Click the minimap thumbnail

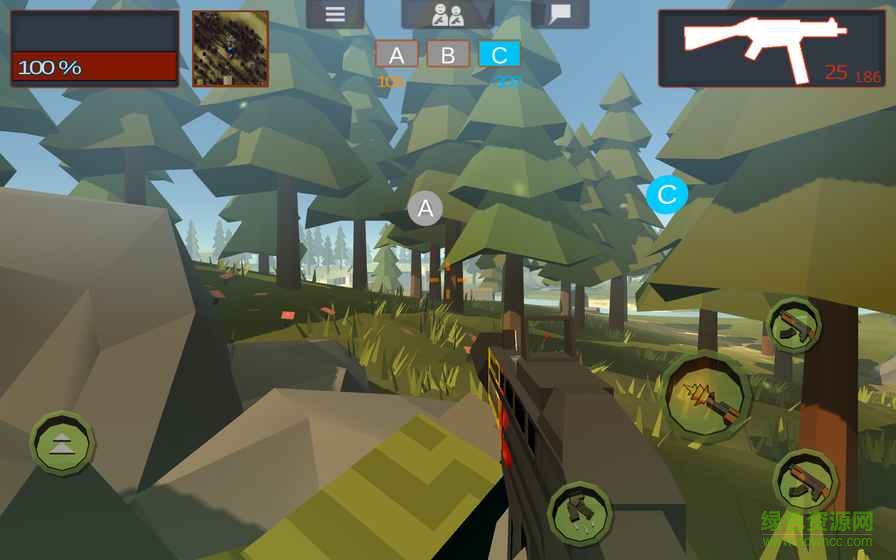click(230, 49)
